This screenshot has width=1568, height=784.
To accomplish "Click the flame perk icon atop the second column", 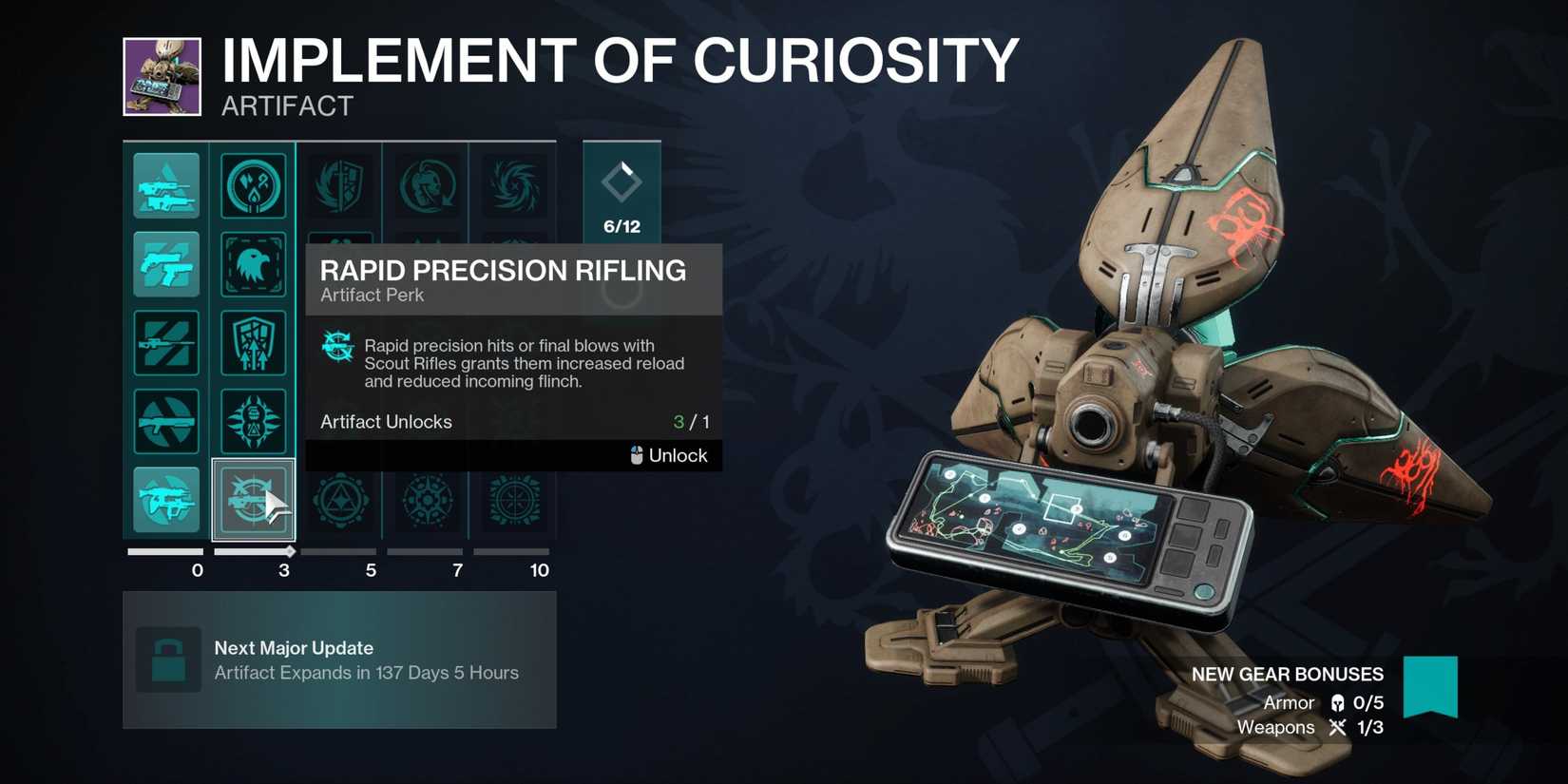I will click(x=254, y=186).
